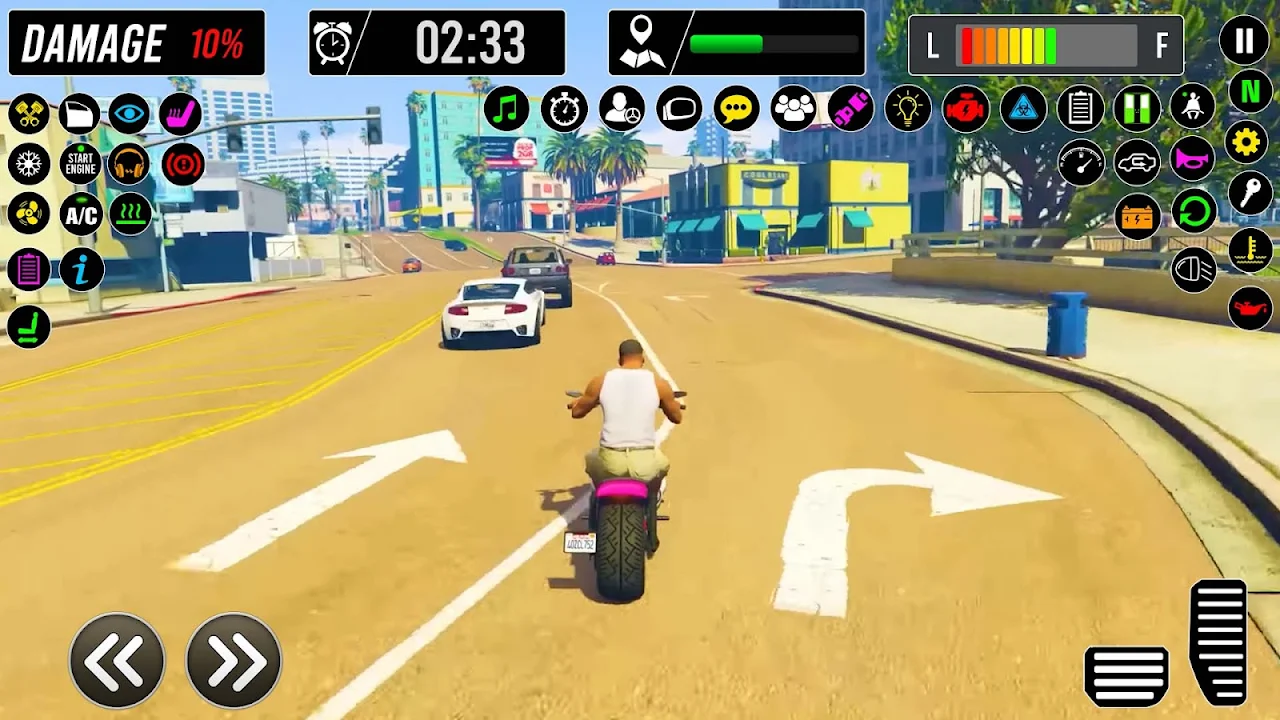Toggle the green music note icon
Viewport: 1280px width, 720px height.
pos(506,109)
